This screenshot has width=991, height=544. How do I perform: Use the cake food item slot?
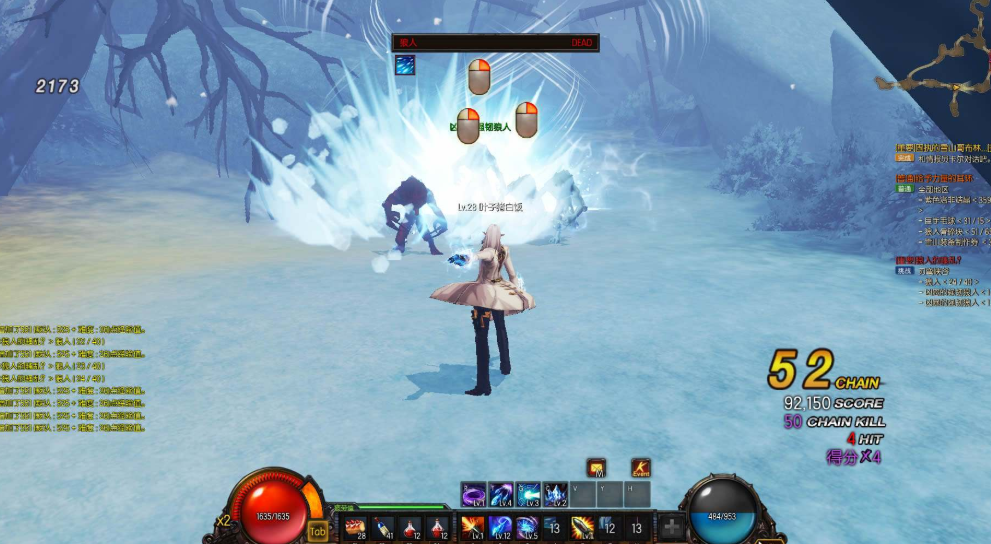point(355,527)
